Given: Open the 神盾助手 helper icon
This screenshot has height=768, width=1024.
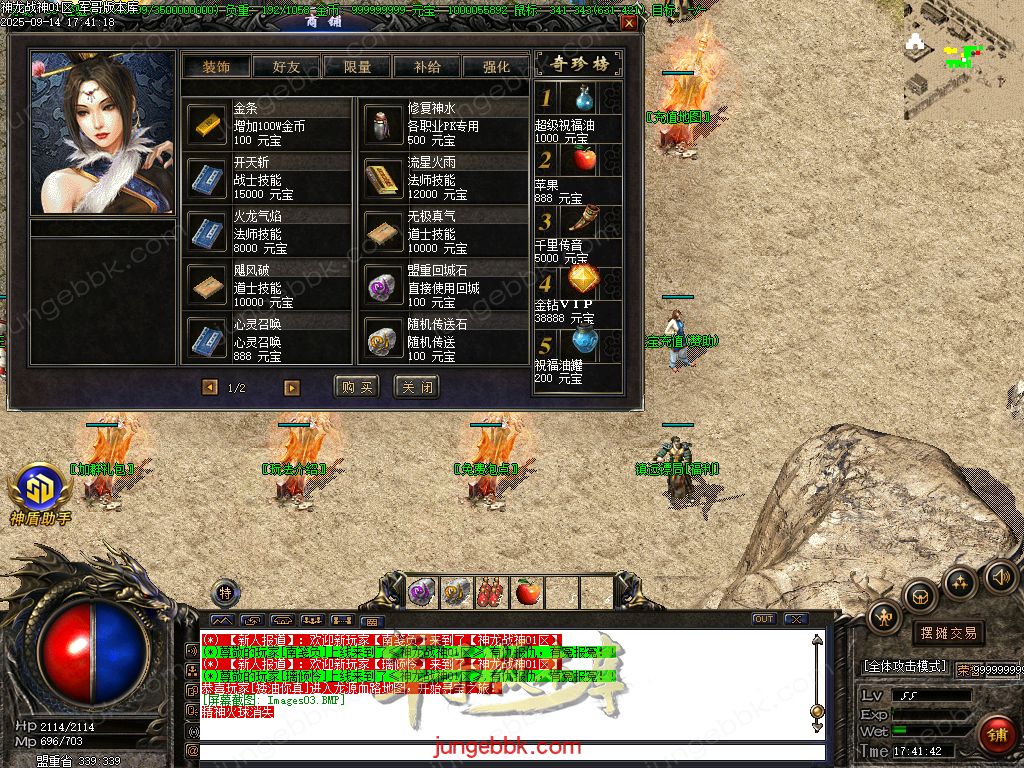Looking at the screenshot, I should [40, 492].
